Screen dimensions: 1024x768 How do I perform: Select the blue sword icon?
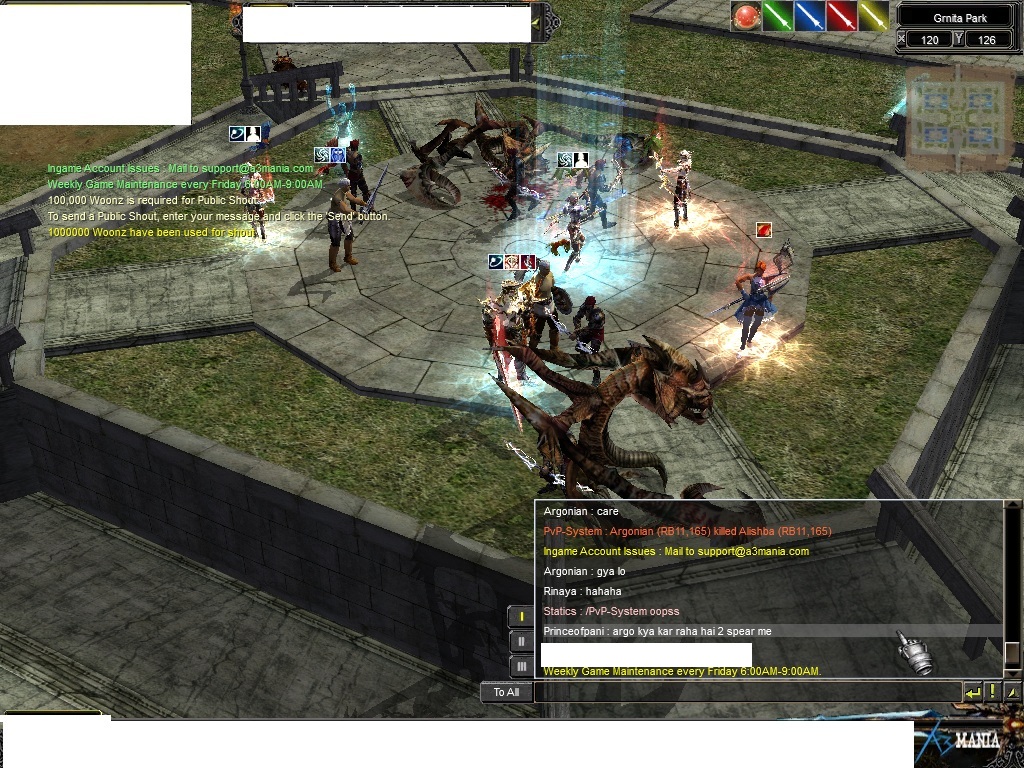(x=809, y=16)
